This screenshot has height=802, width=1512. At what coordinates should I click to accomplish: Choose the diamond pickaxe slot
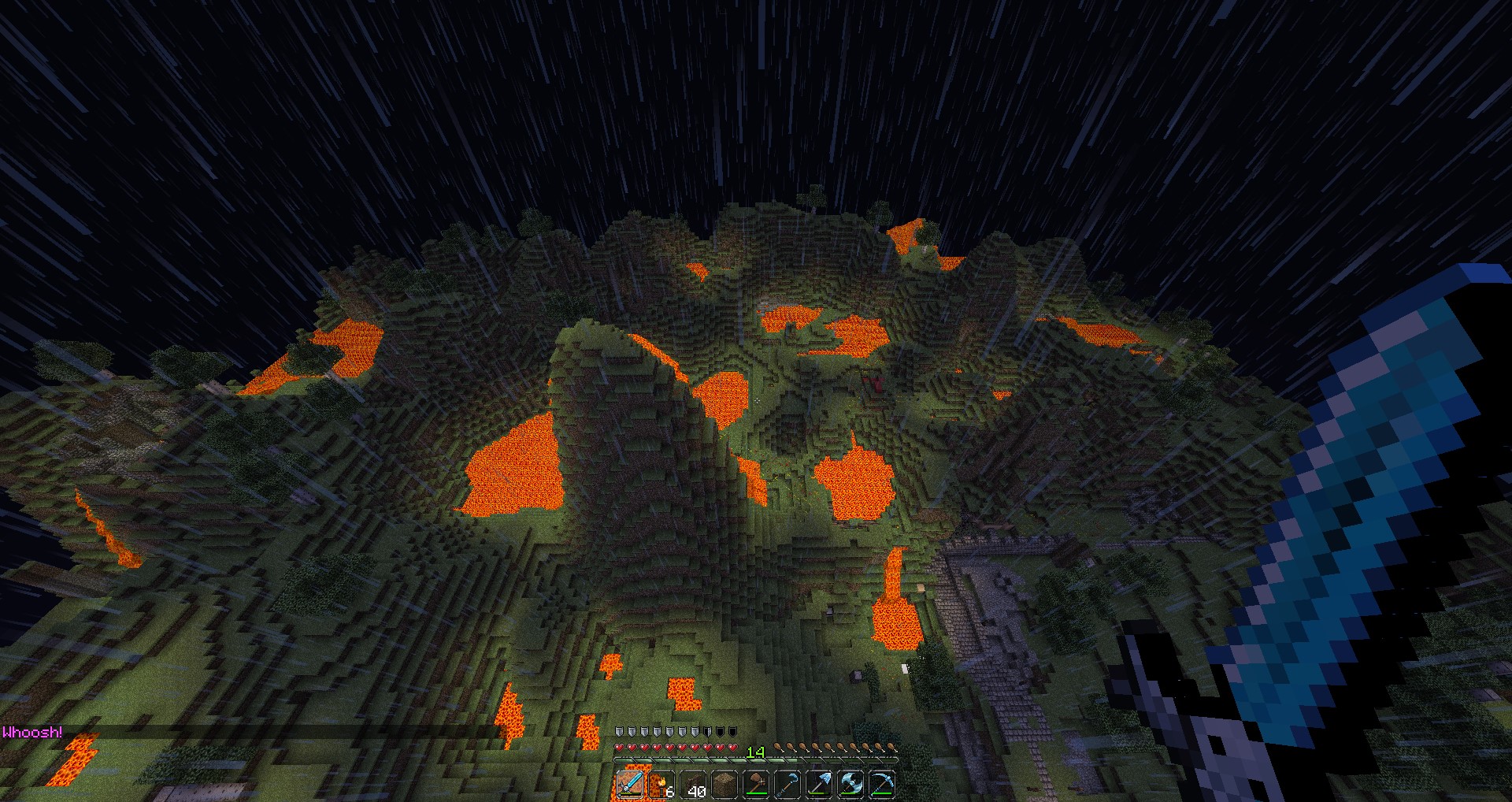(x=882, y=785)
